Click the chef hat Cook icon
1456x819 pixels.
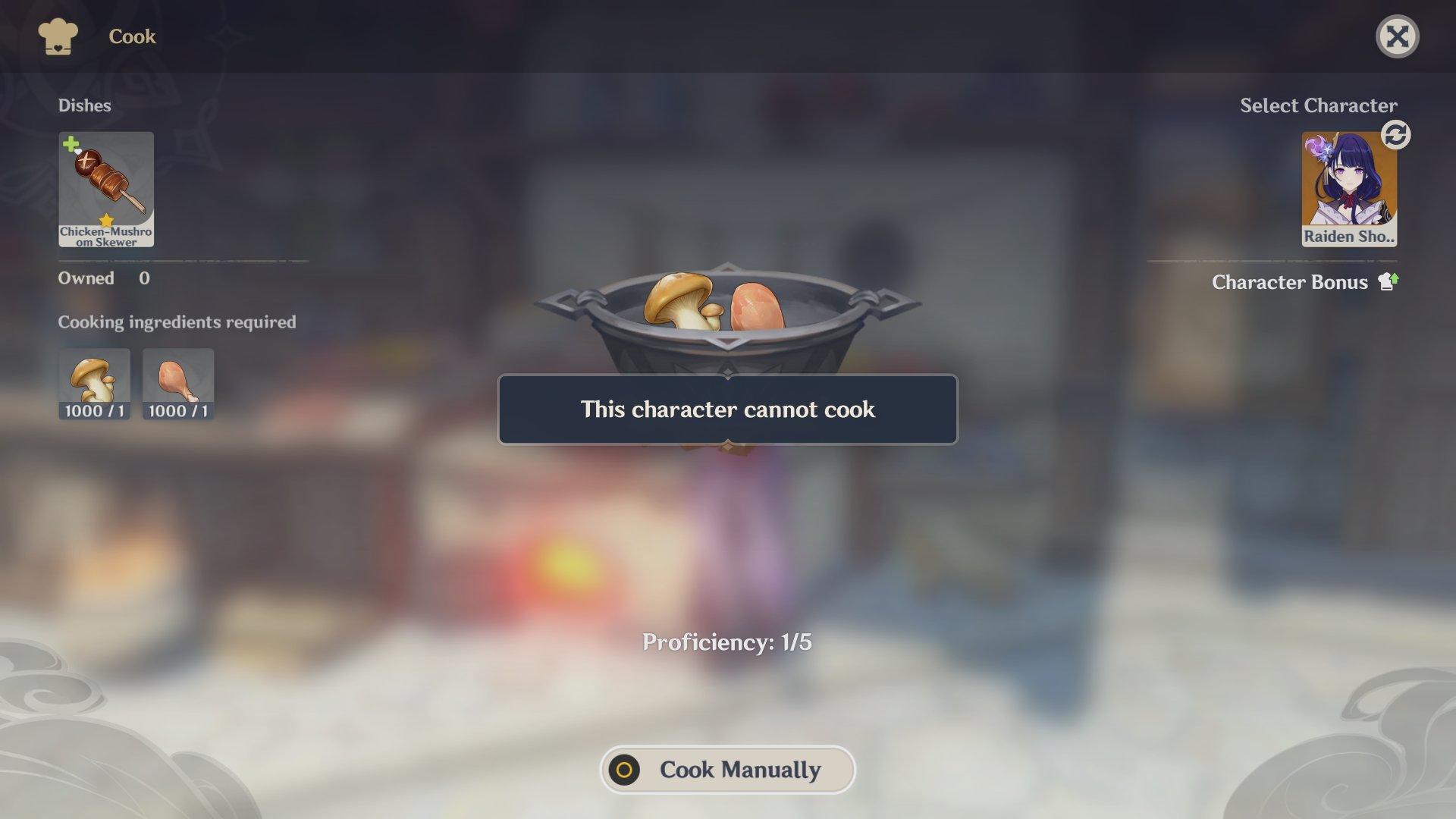click(x=57, y=35)
